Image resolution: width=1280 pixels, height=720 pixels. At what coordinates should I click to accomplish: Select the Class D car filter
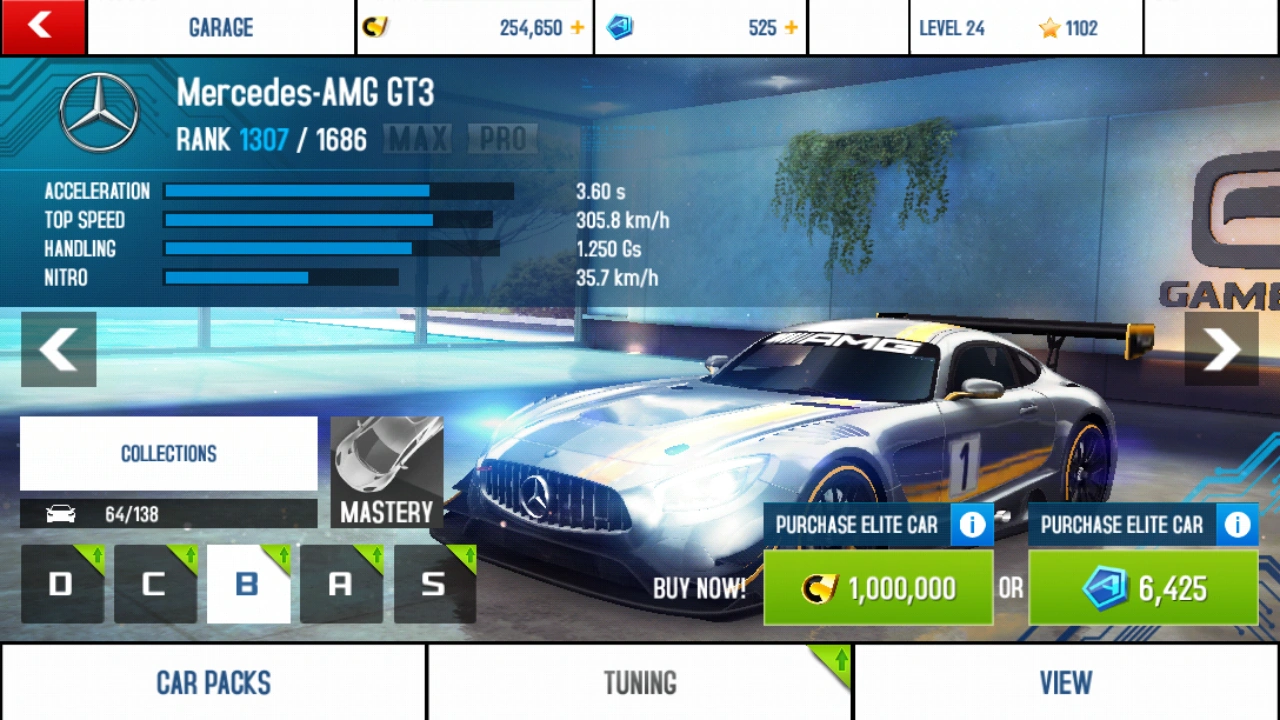click(x=61, y=583)
